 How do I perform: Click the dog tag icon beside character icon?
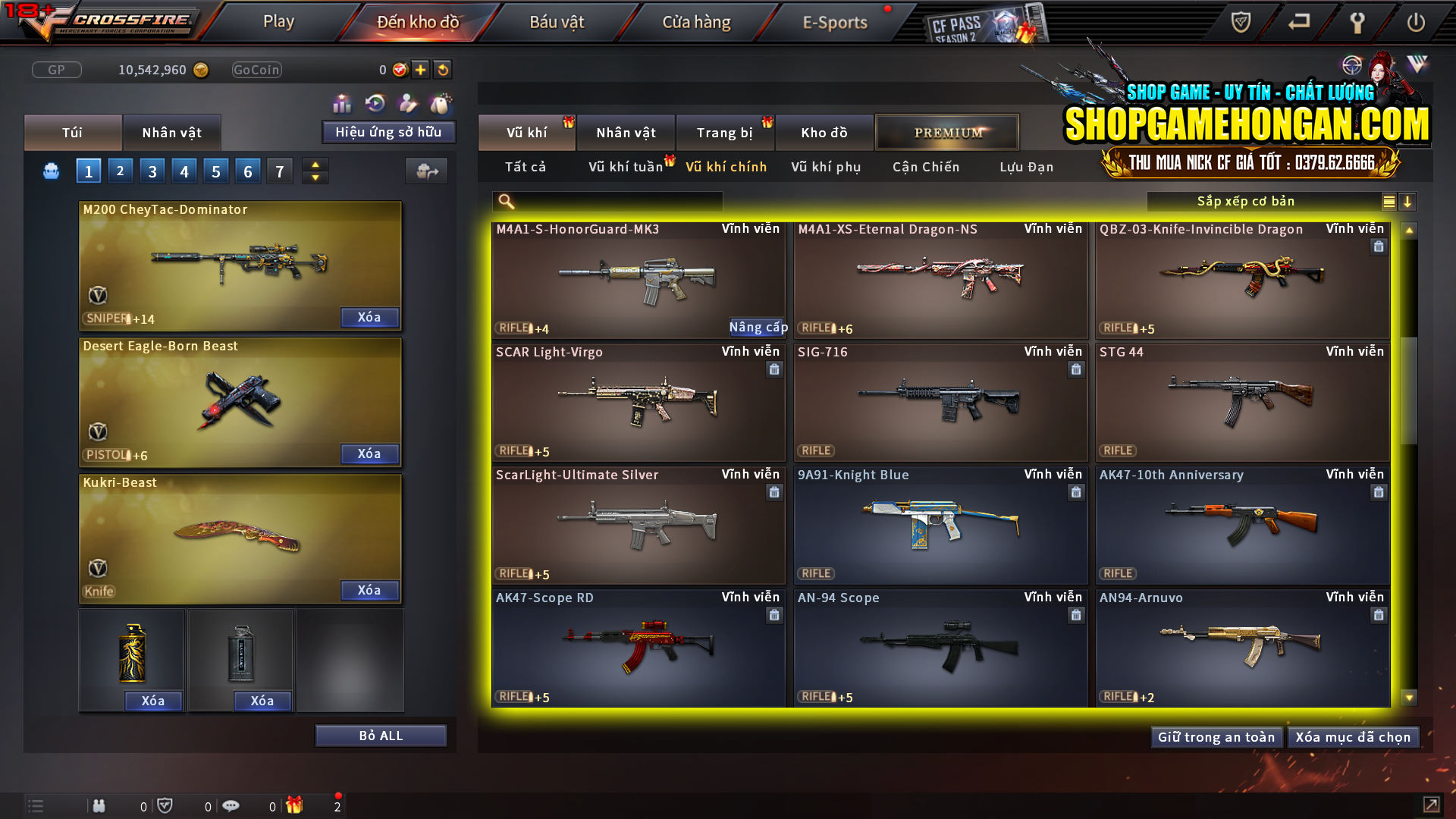click(440, 101)
